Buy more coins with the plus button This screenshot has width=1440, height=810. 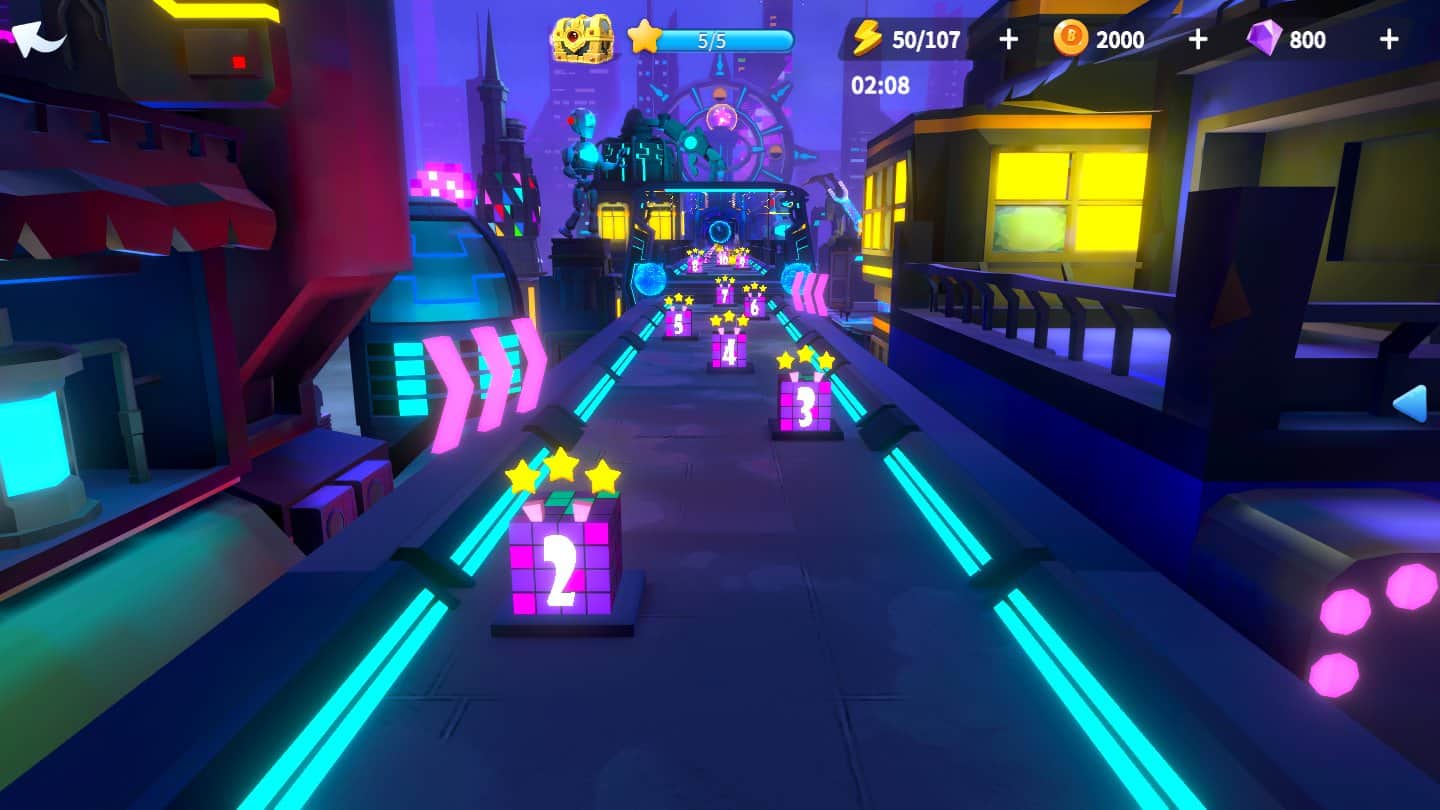1197,39
